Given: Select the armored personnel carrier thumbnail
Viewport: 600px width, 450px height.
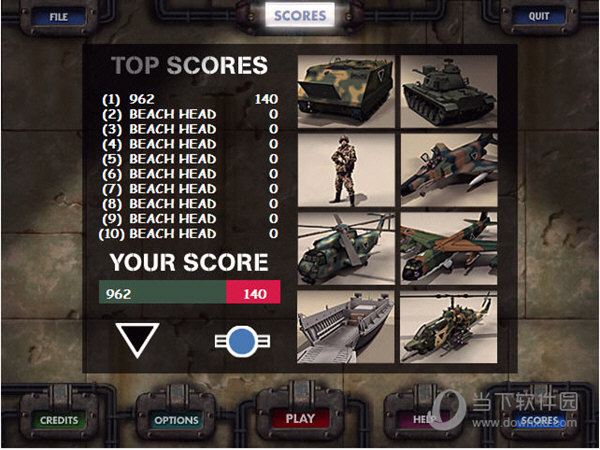Looking at the screenshot, I should 346,90.
